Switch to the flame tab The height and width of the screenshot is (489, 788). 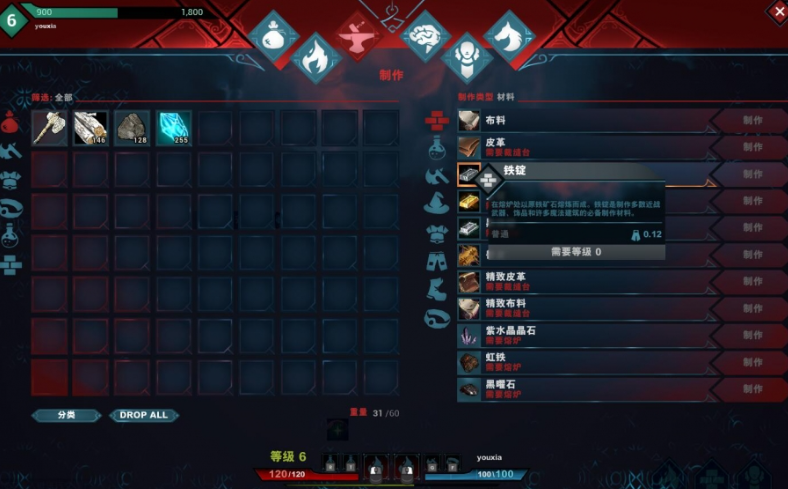[315, 57]
